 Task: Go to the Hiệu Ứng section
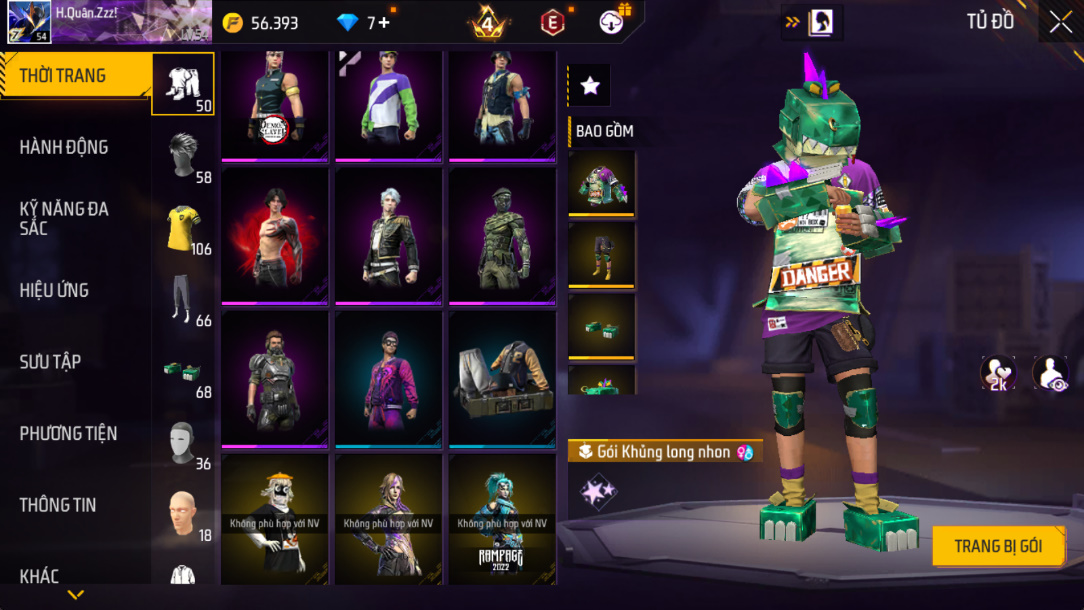click(54, 290)
